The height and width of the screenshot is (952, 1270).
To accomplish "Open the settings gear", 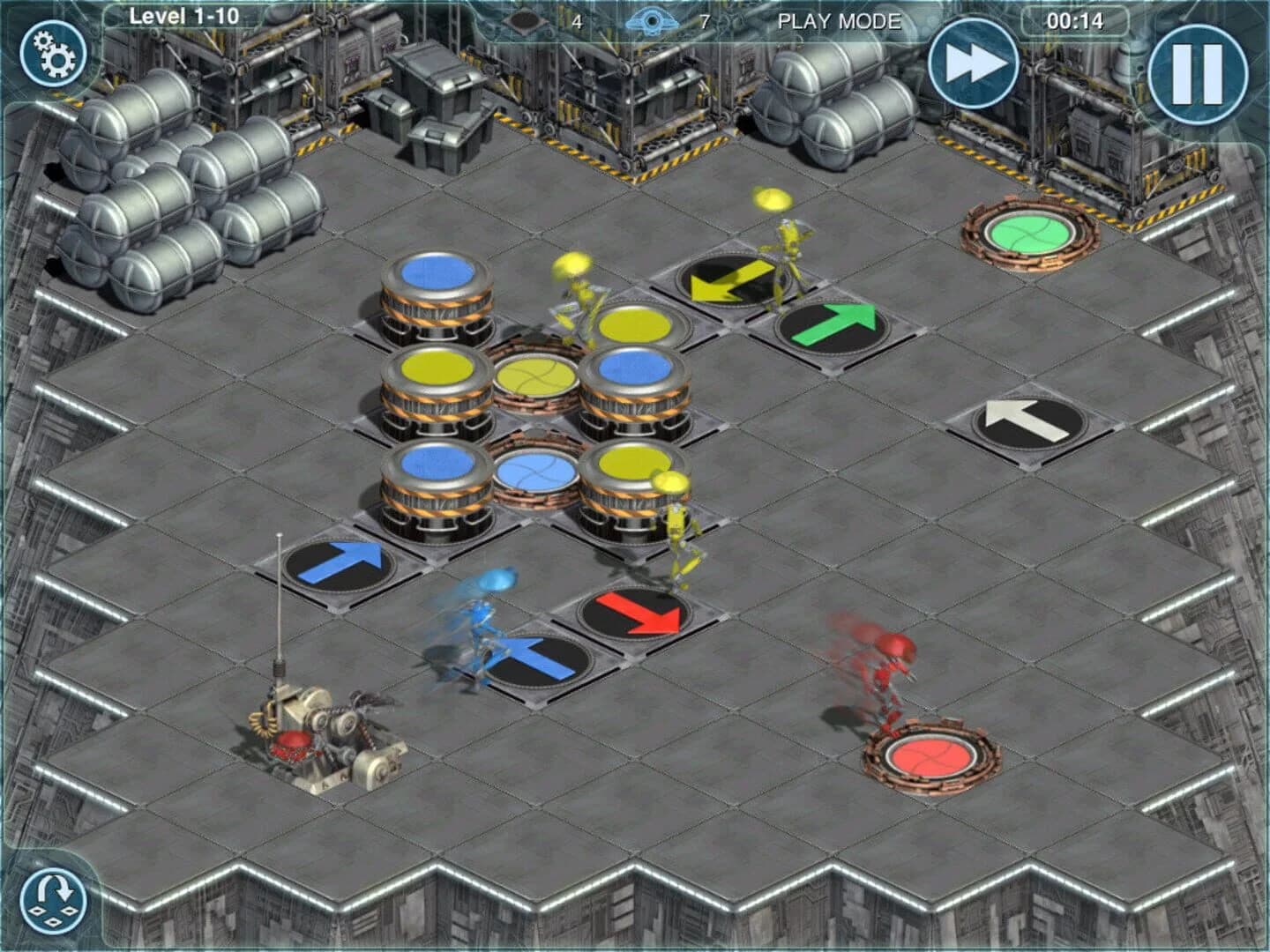I will click(53, 53).
